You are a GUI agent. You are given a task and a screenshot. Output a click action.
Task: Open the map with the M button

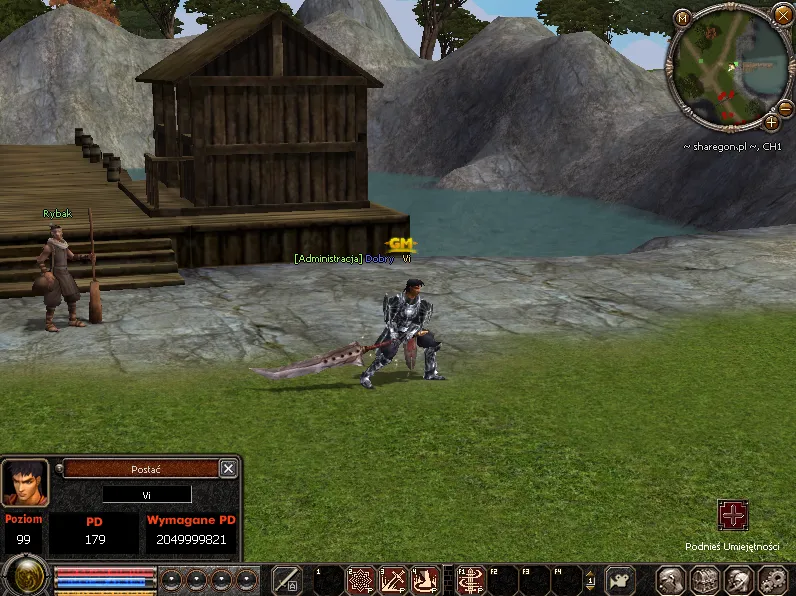pyautogui.click(x=682, y=18)
